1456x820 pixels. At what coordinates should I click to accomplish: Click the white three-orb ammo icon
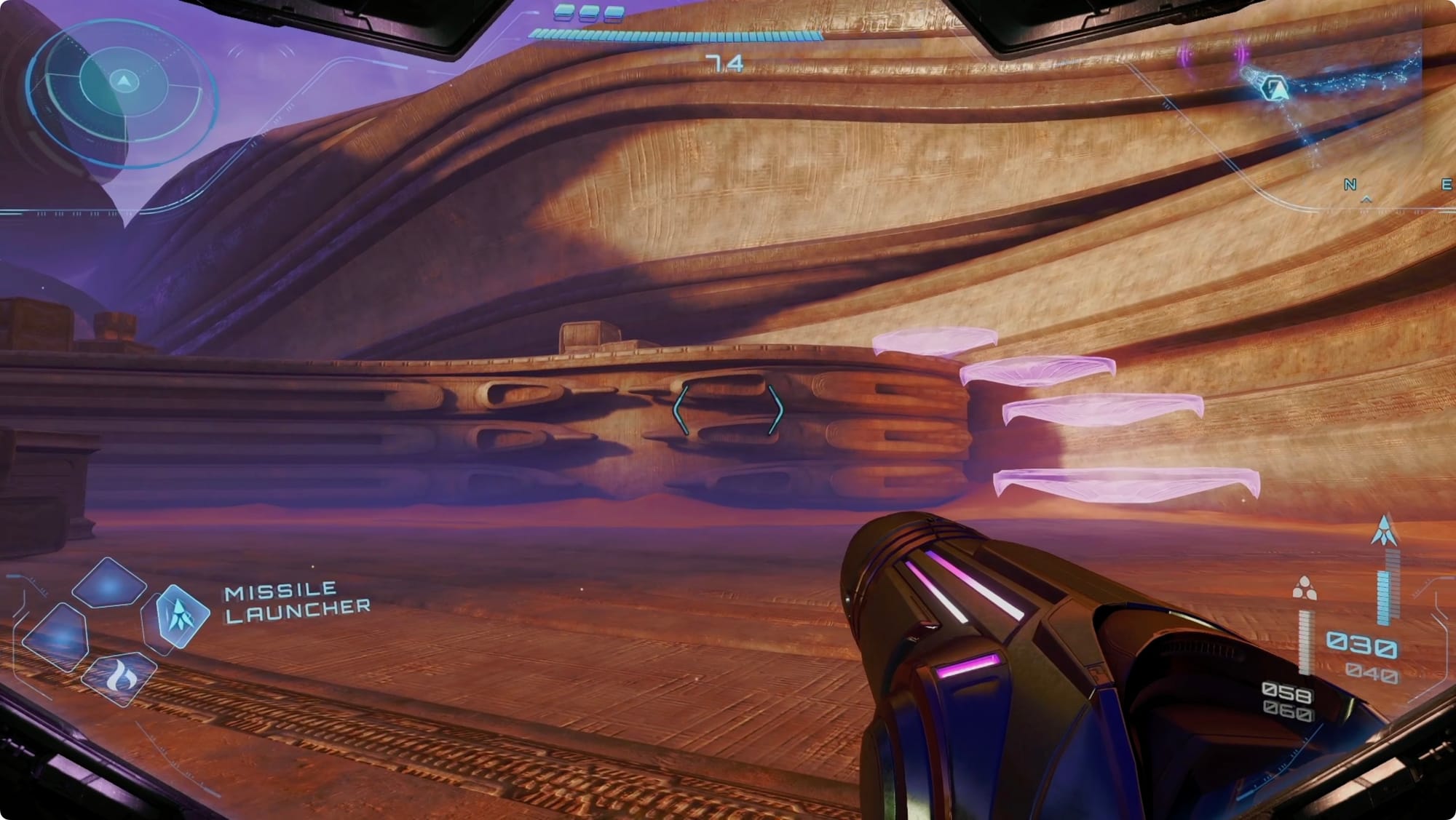[x=1304, y=589]
